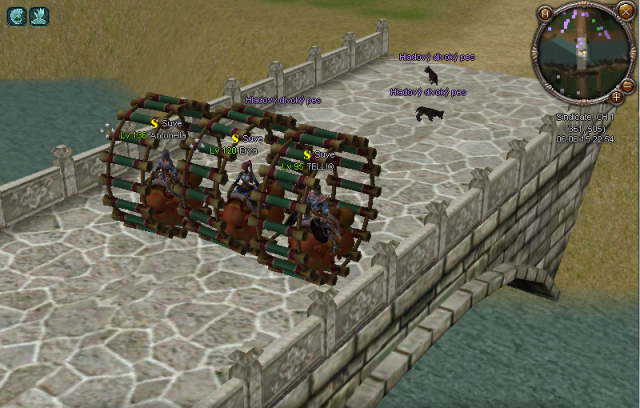Zoom out the minimap with minus button
Viewport: 640px width, 408px height.
click(x=628, y=86)
